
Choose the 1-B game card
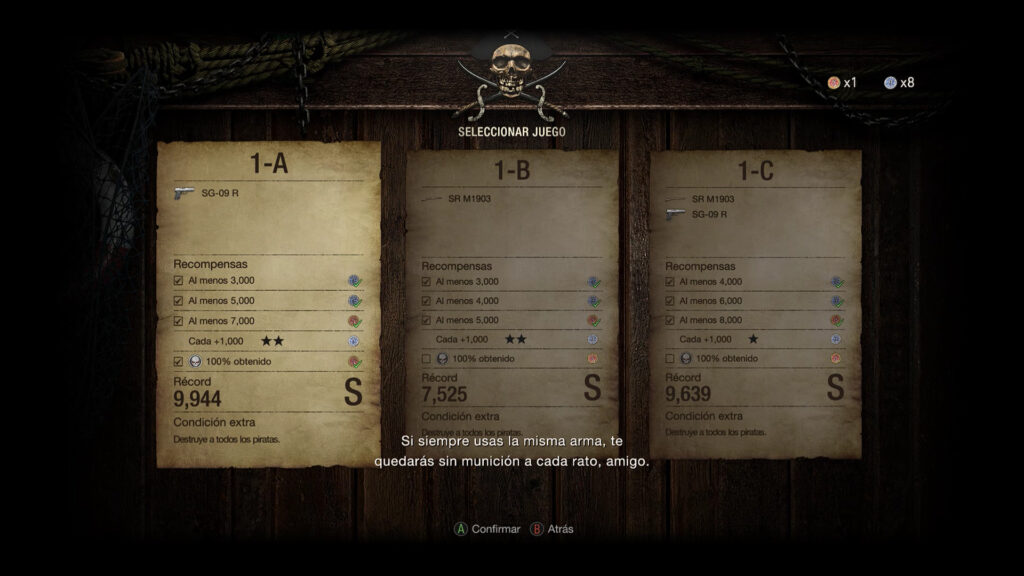[x=512, y=300]
